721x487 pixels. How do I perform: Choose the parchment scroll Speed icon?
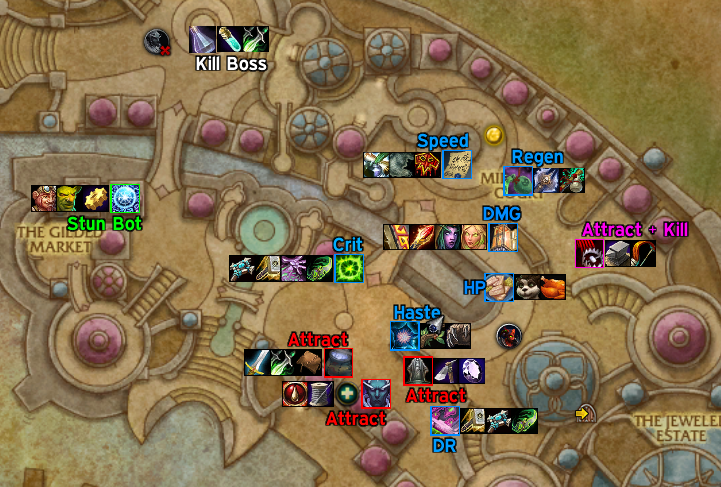point(456,165)
